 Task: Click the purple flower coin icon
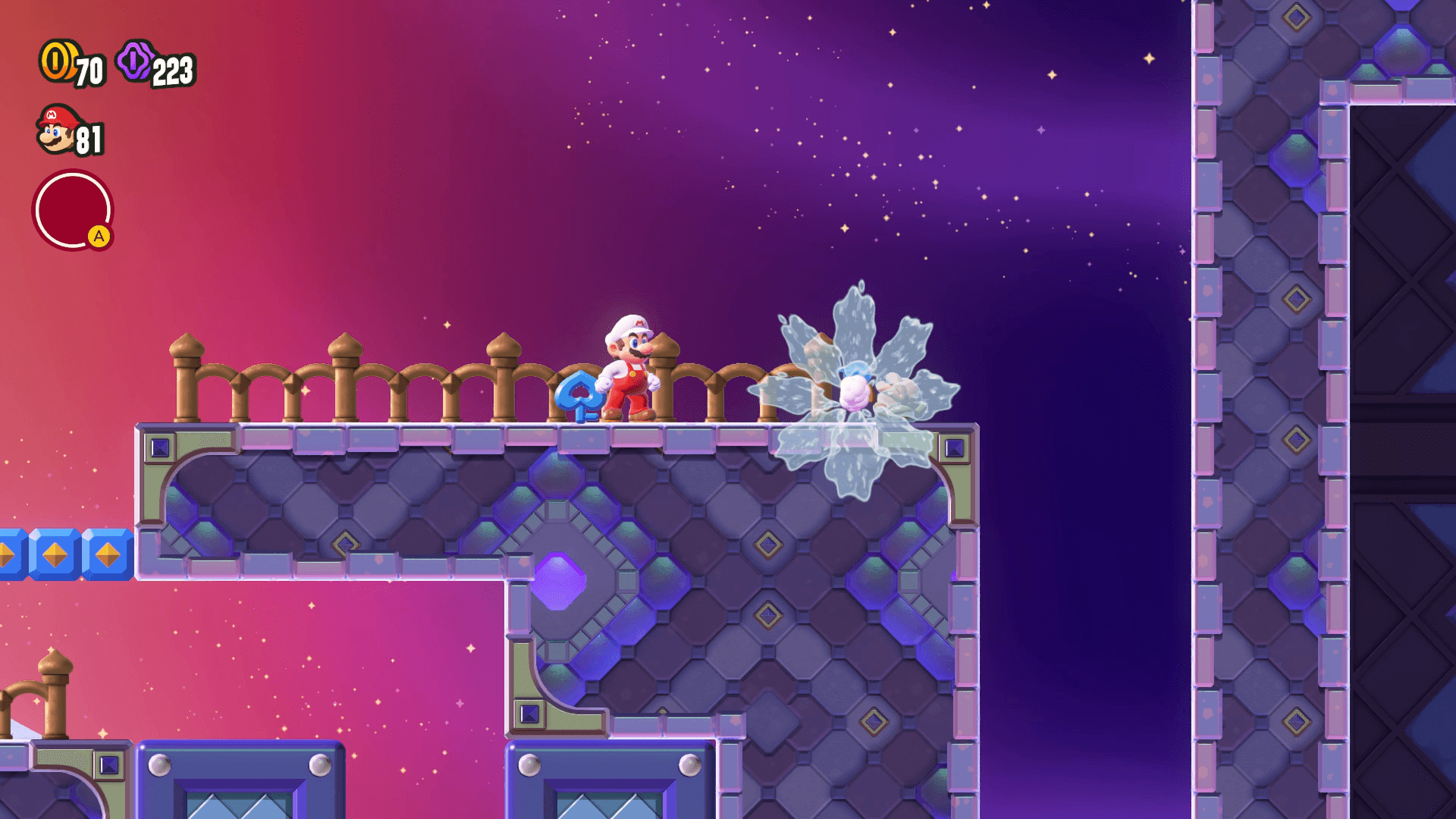[135, 61]
